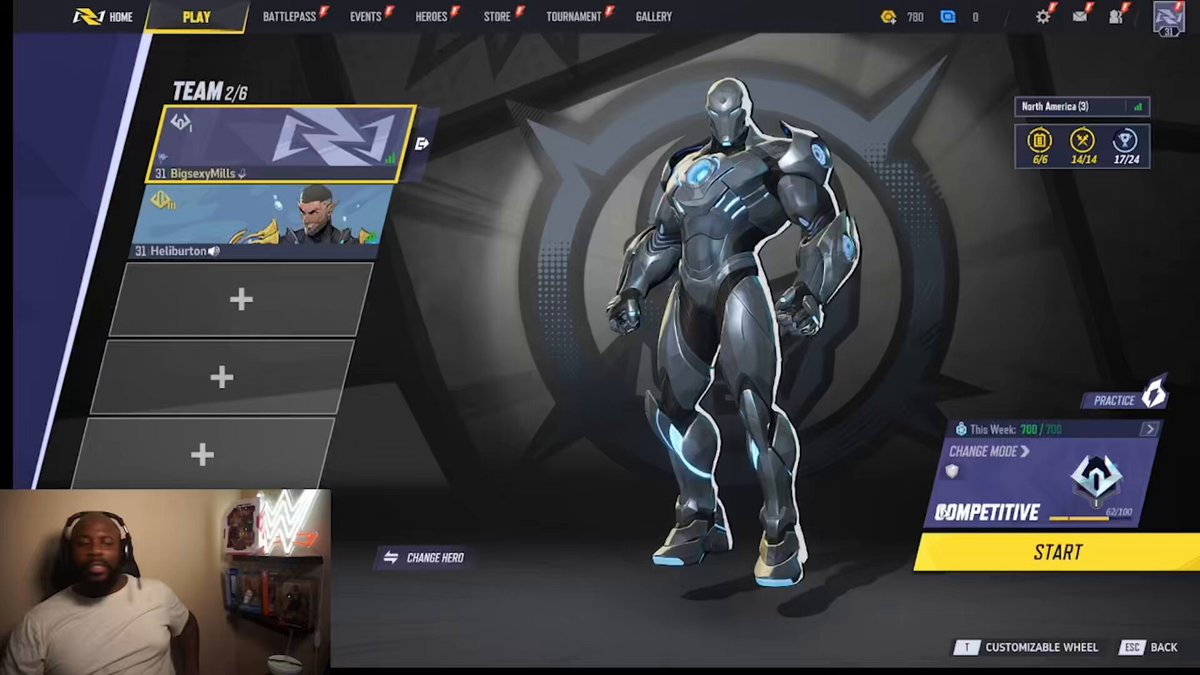The height and width of the screenshot is (675, 1200).
Task: Click the yellow START button
Action: coord(1057,552)
